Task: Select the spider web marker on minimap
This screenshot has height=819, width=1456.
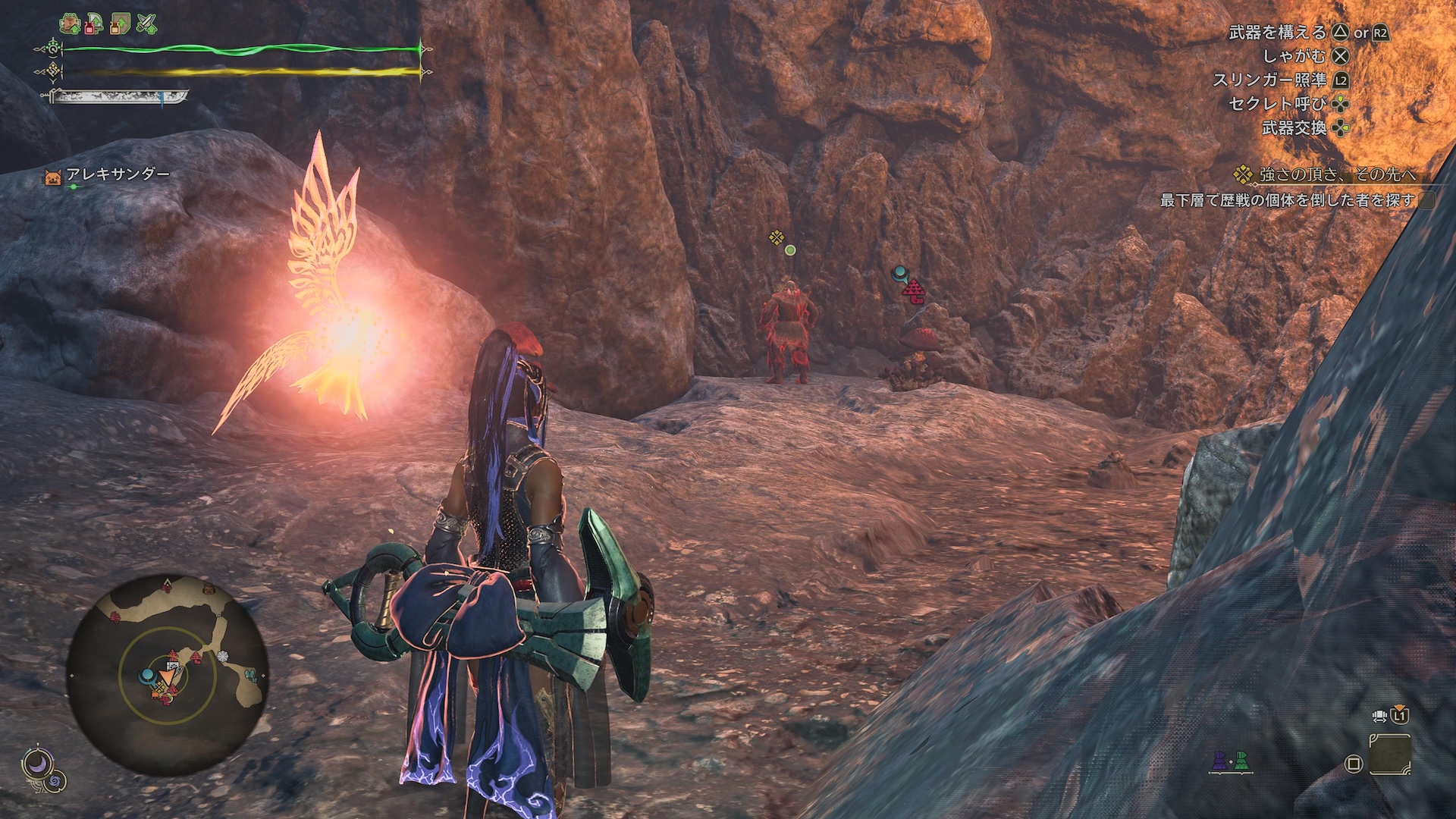Action: coord(222,656)
